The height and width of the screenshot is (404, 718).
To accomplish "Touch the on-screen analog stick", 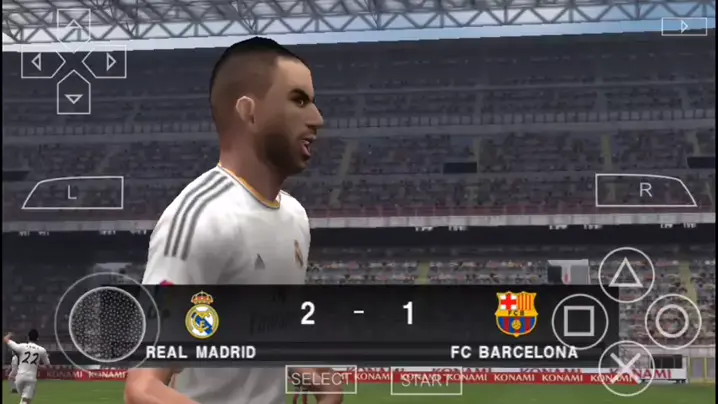I will [107, 324].
